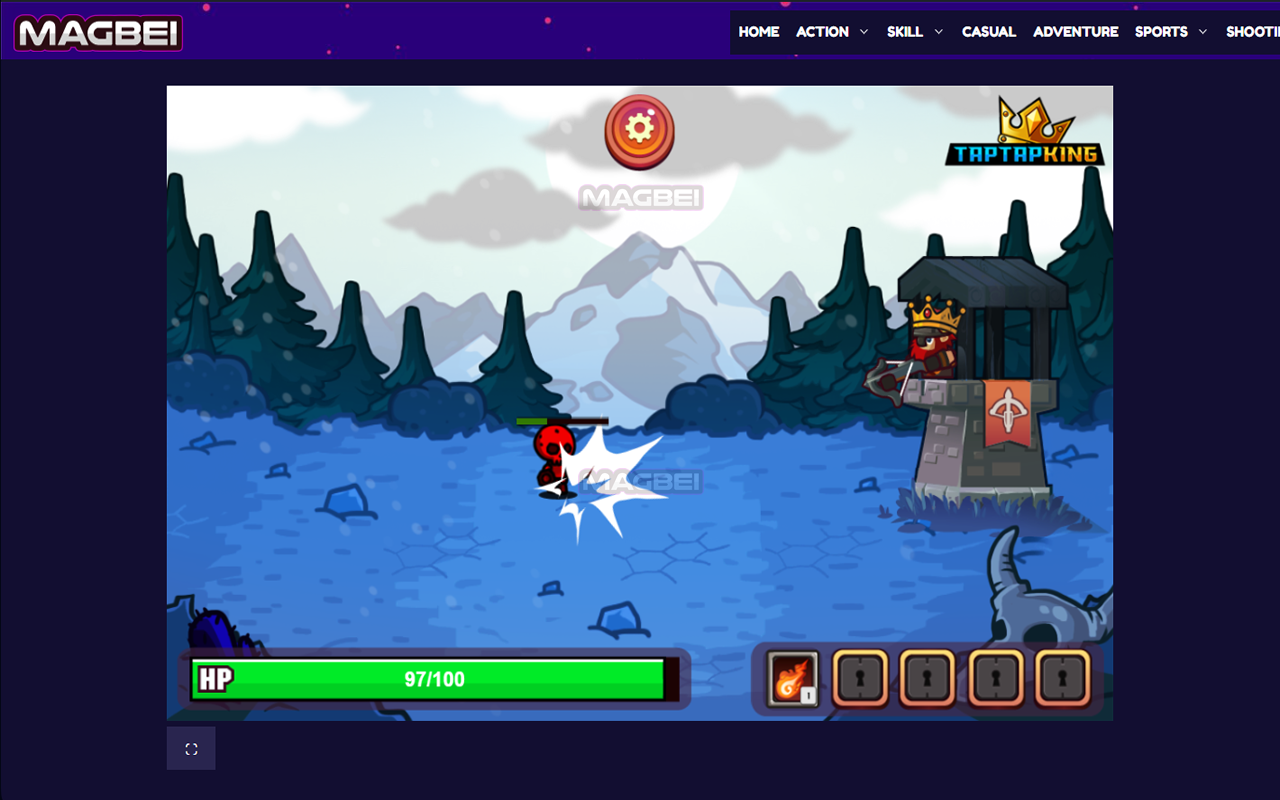Click the TapTapKing crown logo
1280x800 pixels.
click(1024, 134)
